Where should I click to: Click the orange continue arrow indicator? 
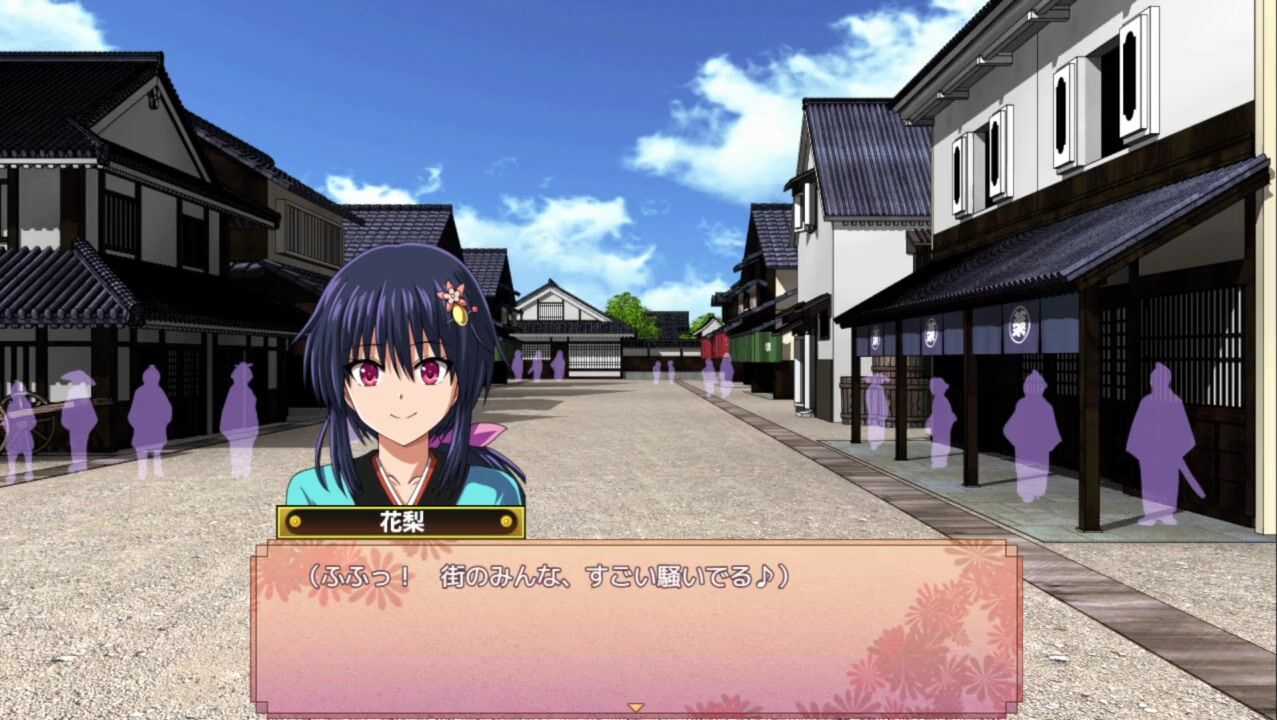635,707
